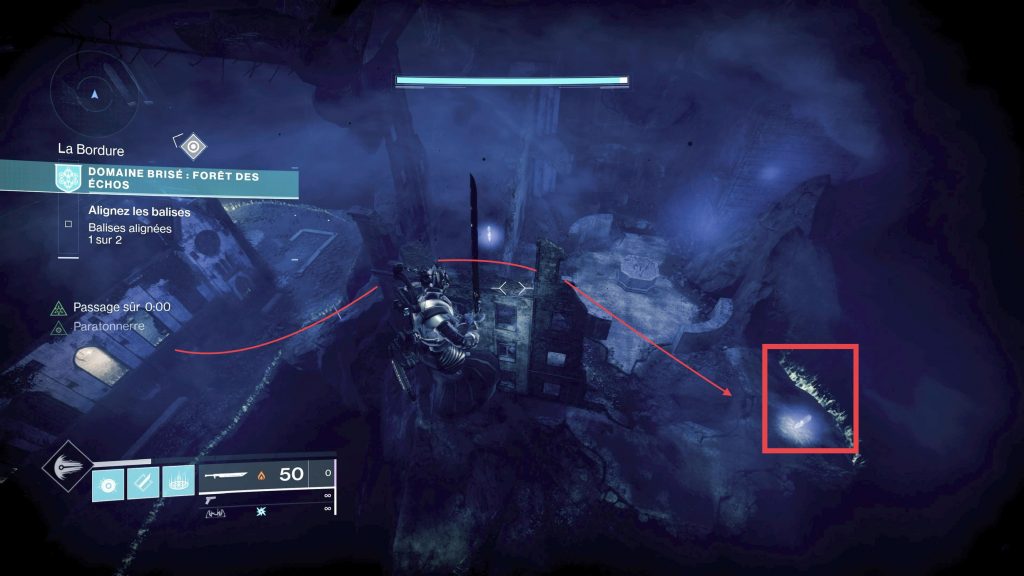Image resolution: width=1024 pixels, height=576 pixels.
Task: Click the circular radar minimap
Action: [x=94, y=92]
